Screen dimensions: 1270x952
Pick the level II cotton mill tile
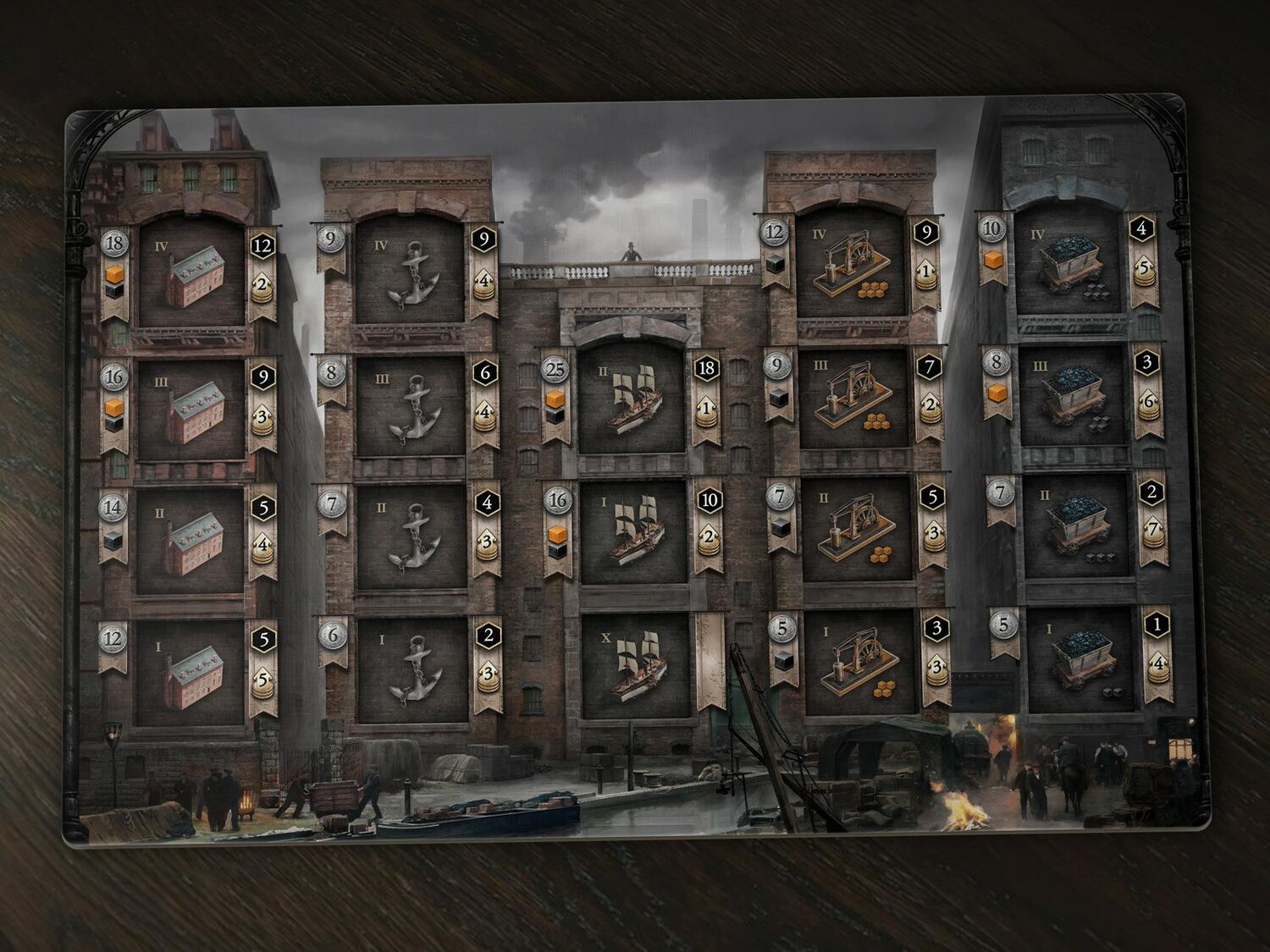190,539
